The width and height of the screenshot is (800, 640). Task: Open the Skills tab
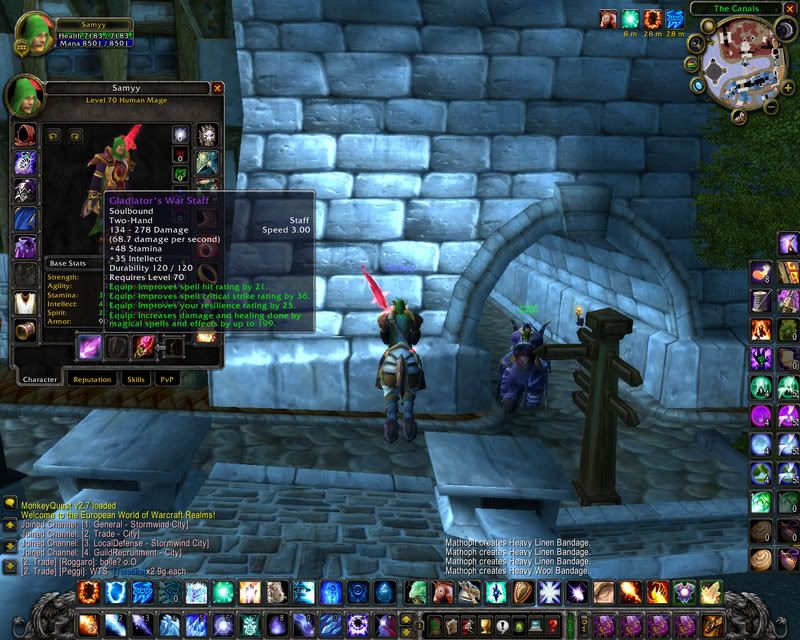[135, 379]
